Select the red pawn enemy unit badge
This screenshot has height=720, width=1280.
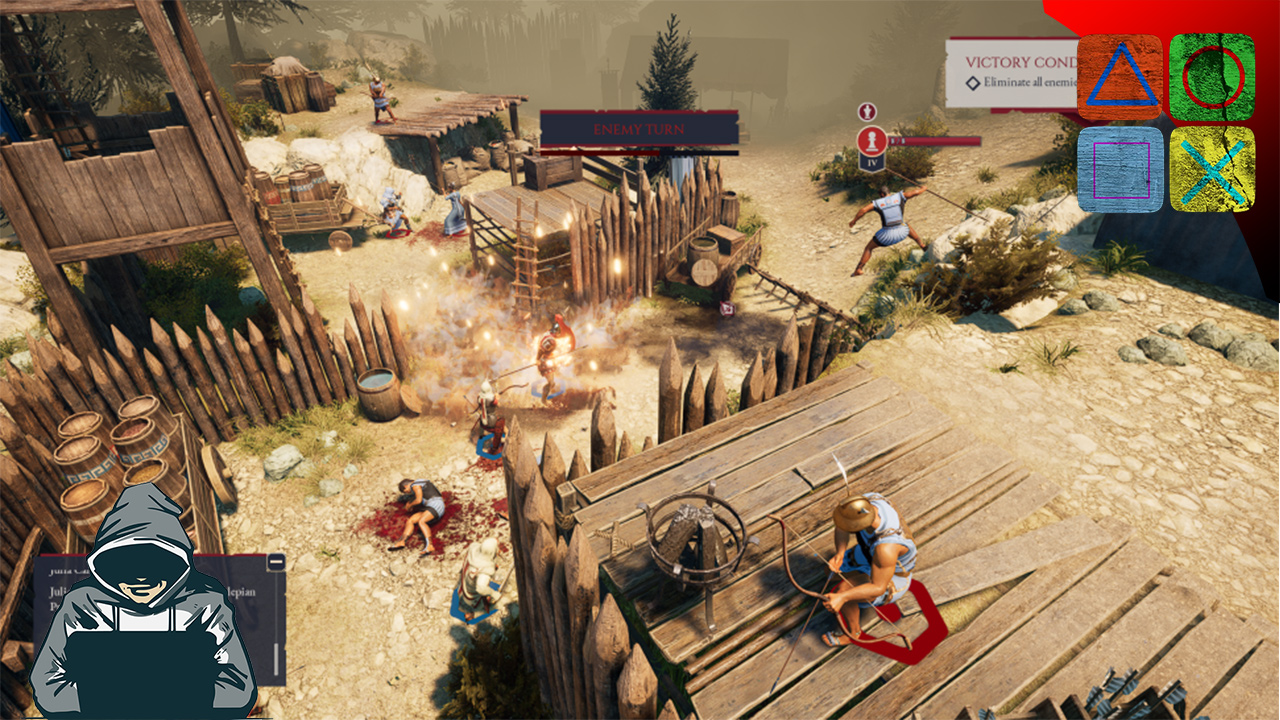click(x=871, y=140)
